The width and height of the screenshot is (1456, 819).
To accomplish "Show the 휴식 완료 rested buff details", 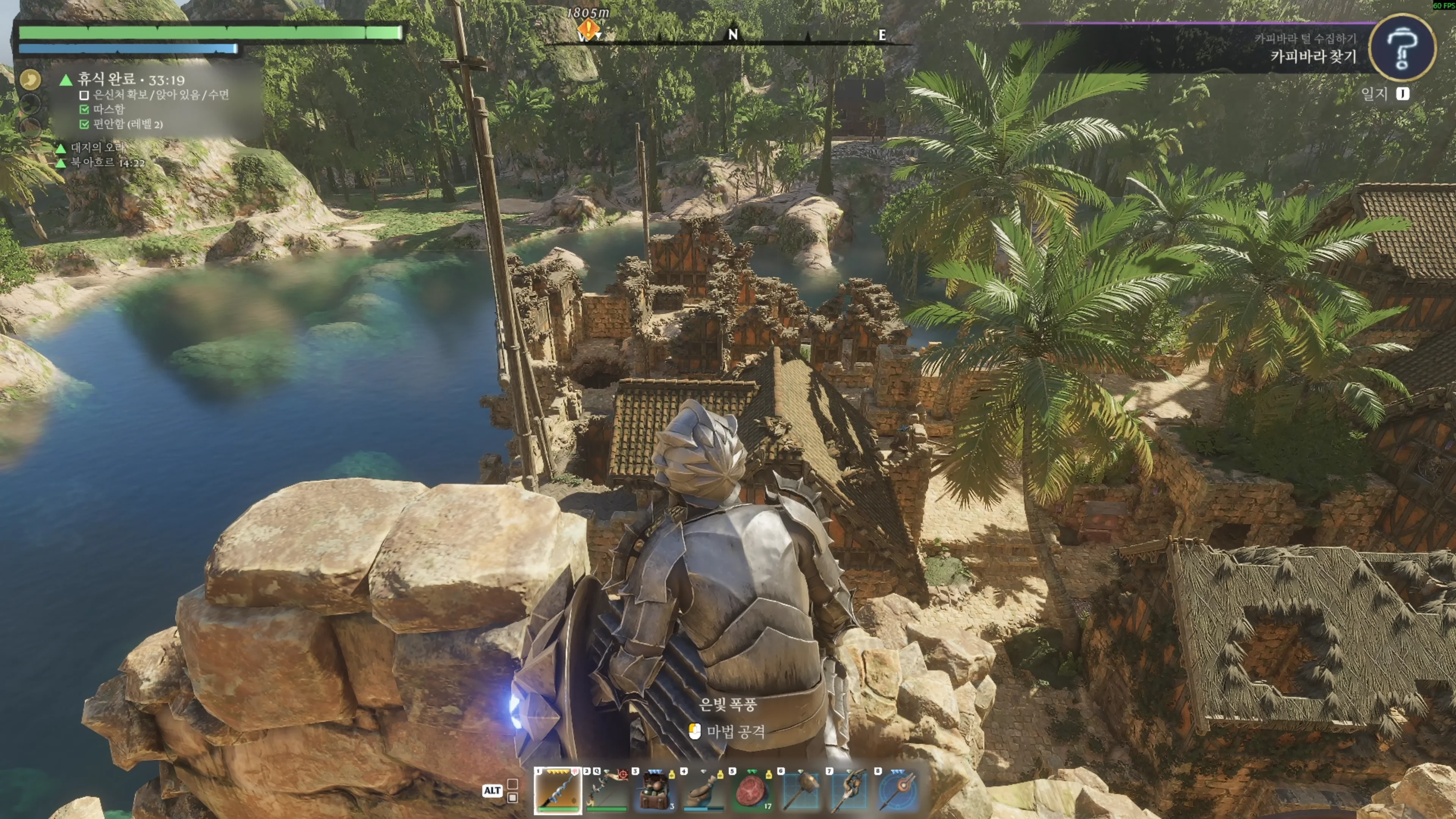I will tap(130, 80).
